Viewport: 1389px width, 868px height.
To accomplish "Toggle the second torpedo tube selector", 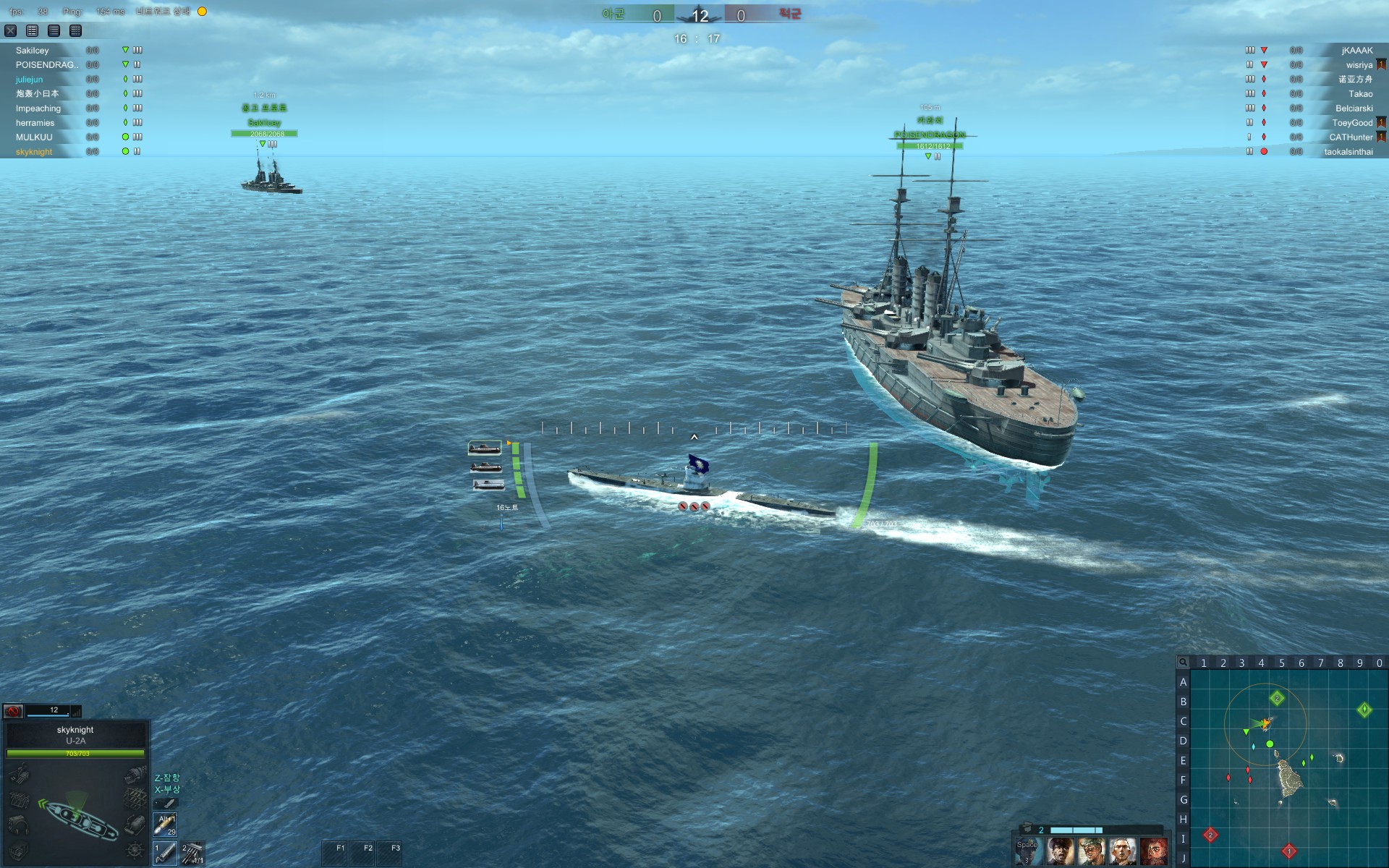I will point(485,467).
